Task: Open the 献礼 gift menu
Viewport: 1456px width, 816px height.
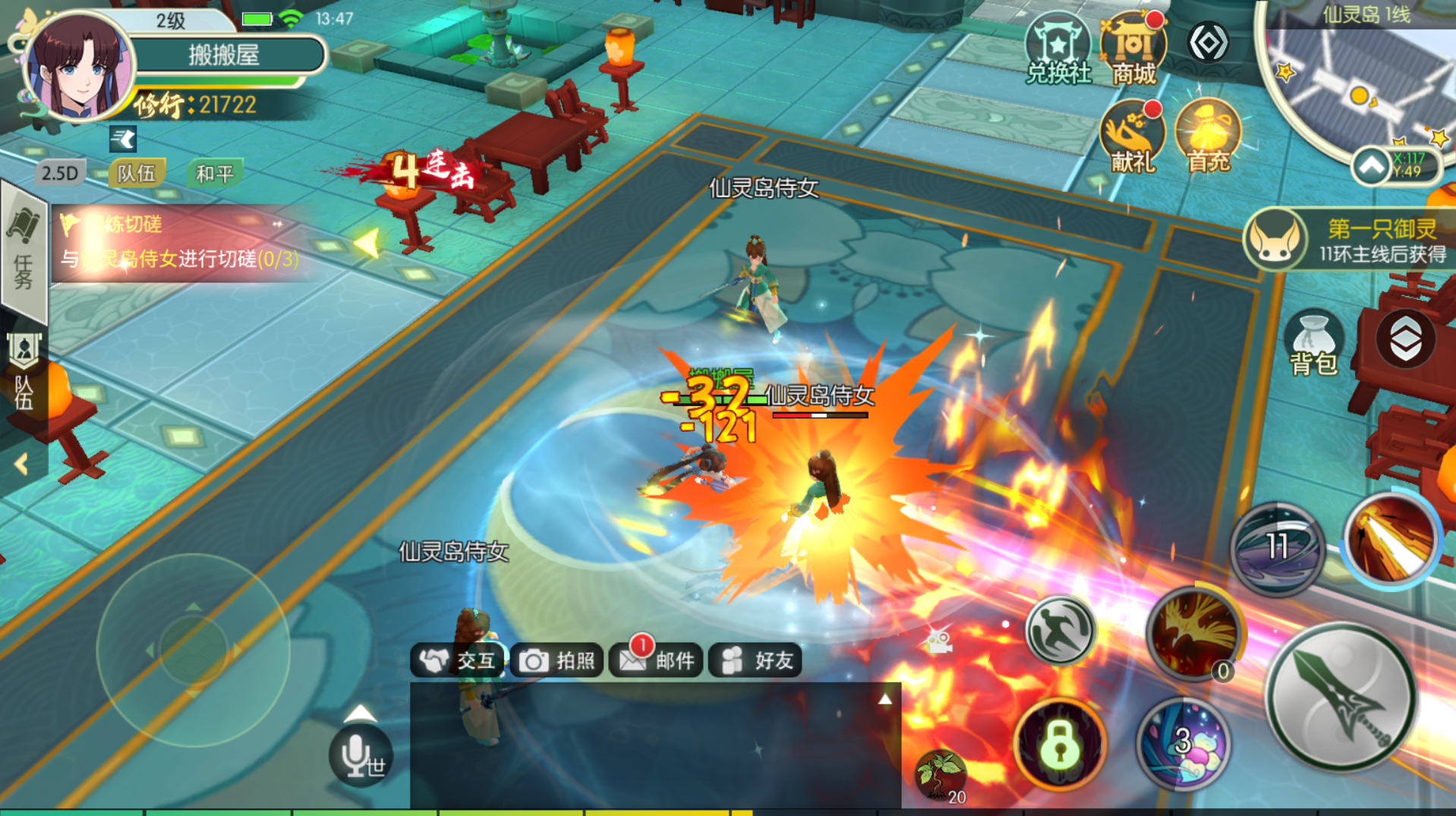Action: (x=1132, y=137)
